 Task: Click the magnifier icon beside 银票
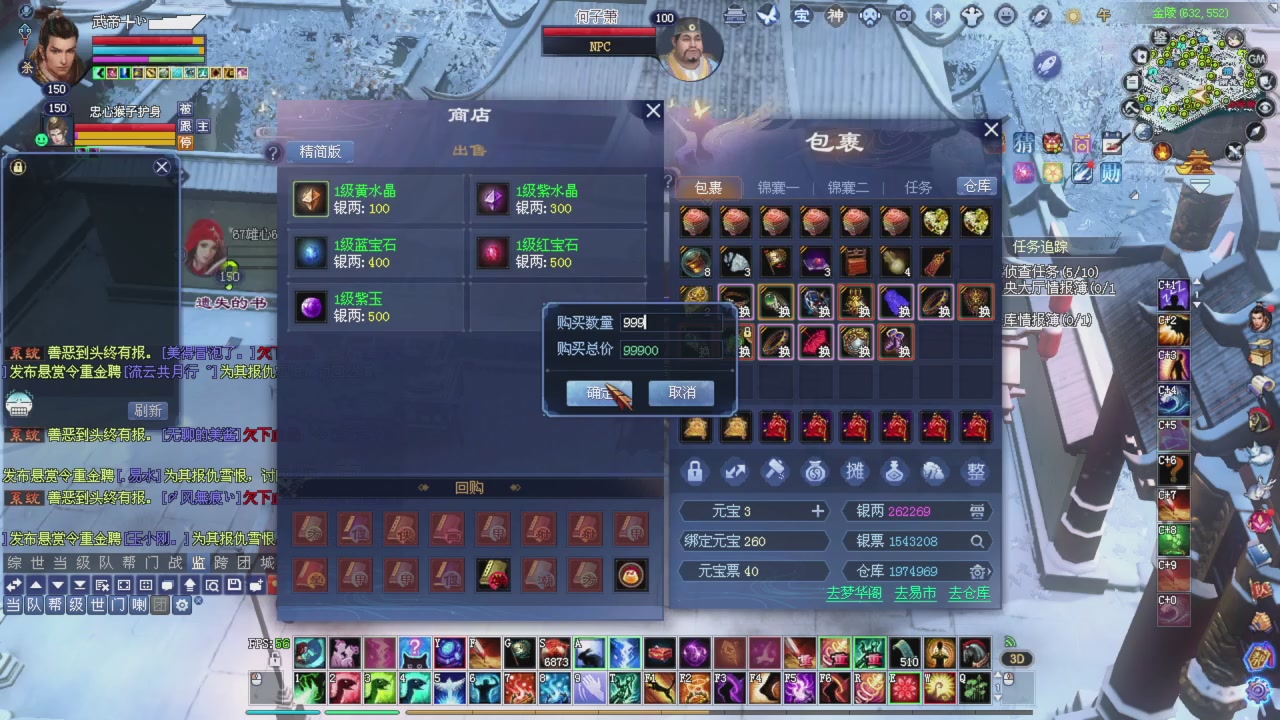pyautogui.click(x=977, y=541)
